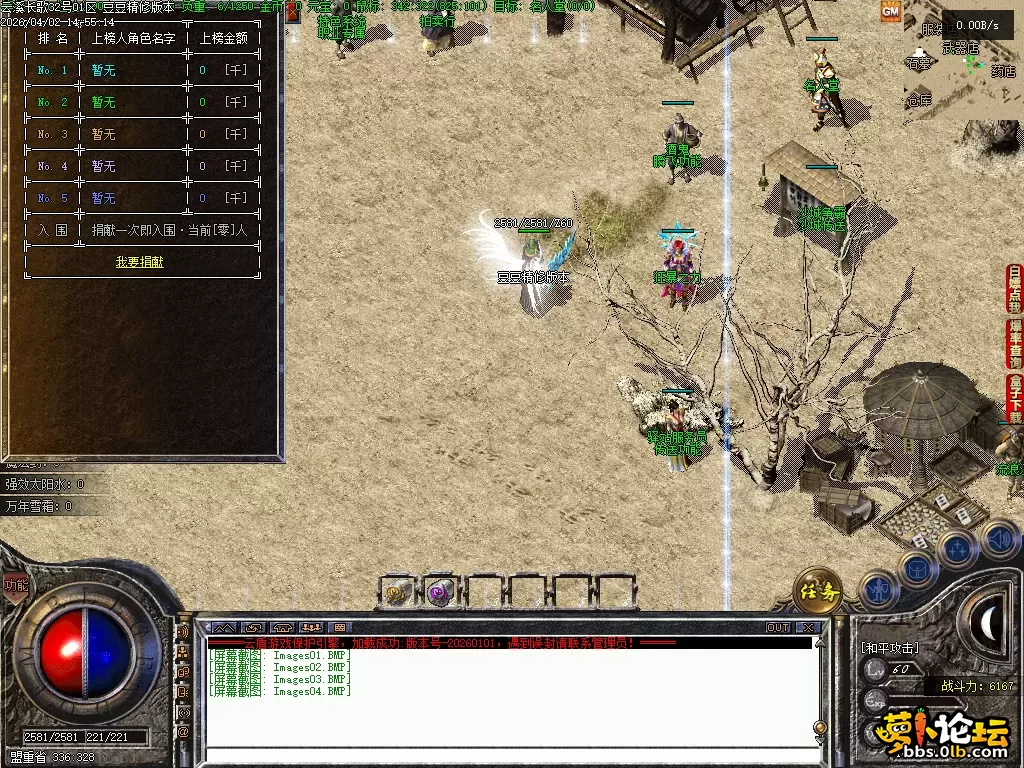1024x768 pixels.
Task: Click the 我要捐献 donate button
Action: point(139,262)
